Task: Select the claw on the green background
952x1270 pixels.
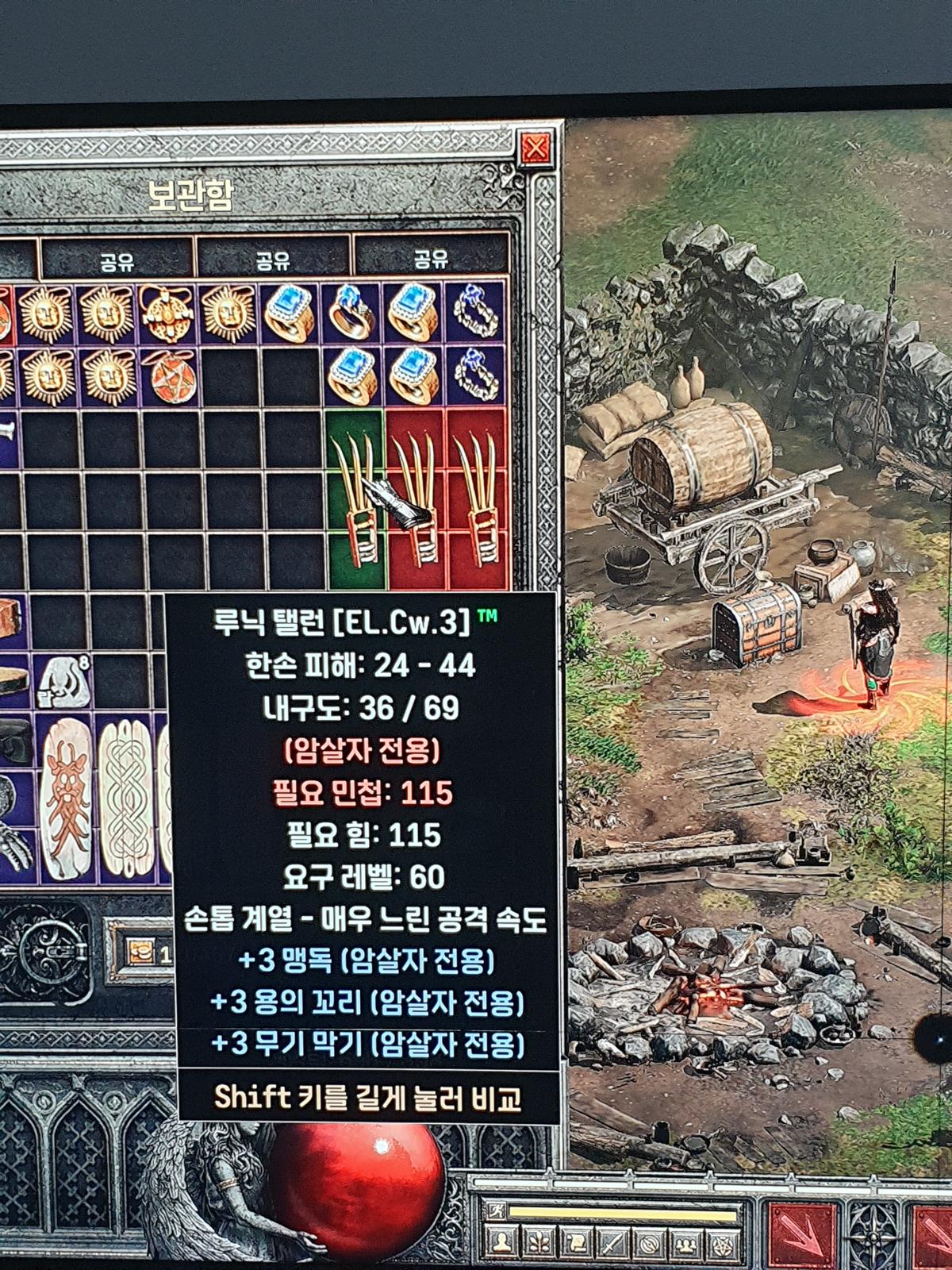Action: 355,498
